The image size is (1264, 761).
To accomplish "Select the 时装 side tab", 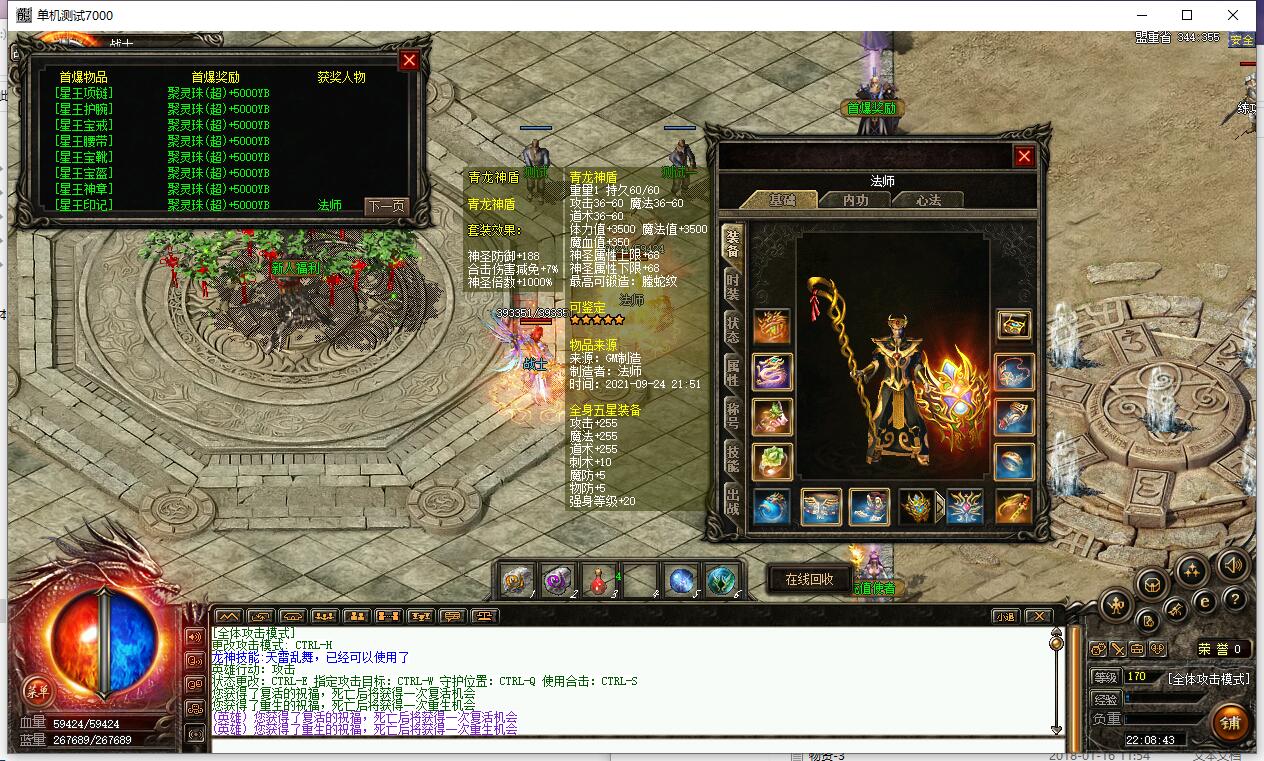I will [733, 287].
